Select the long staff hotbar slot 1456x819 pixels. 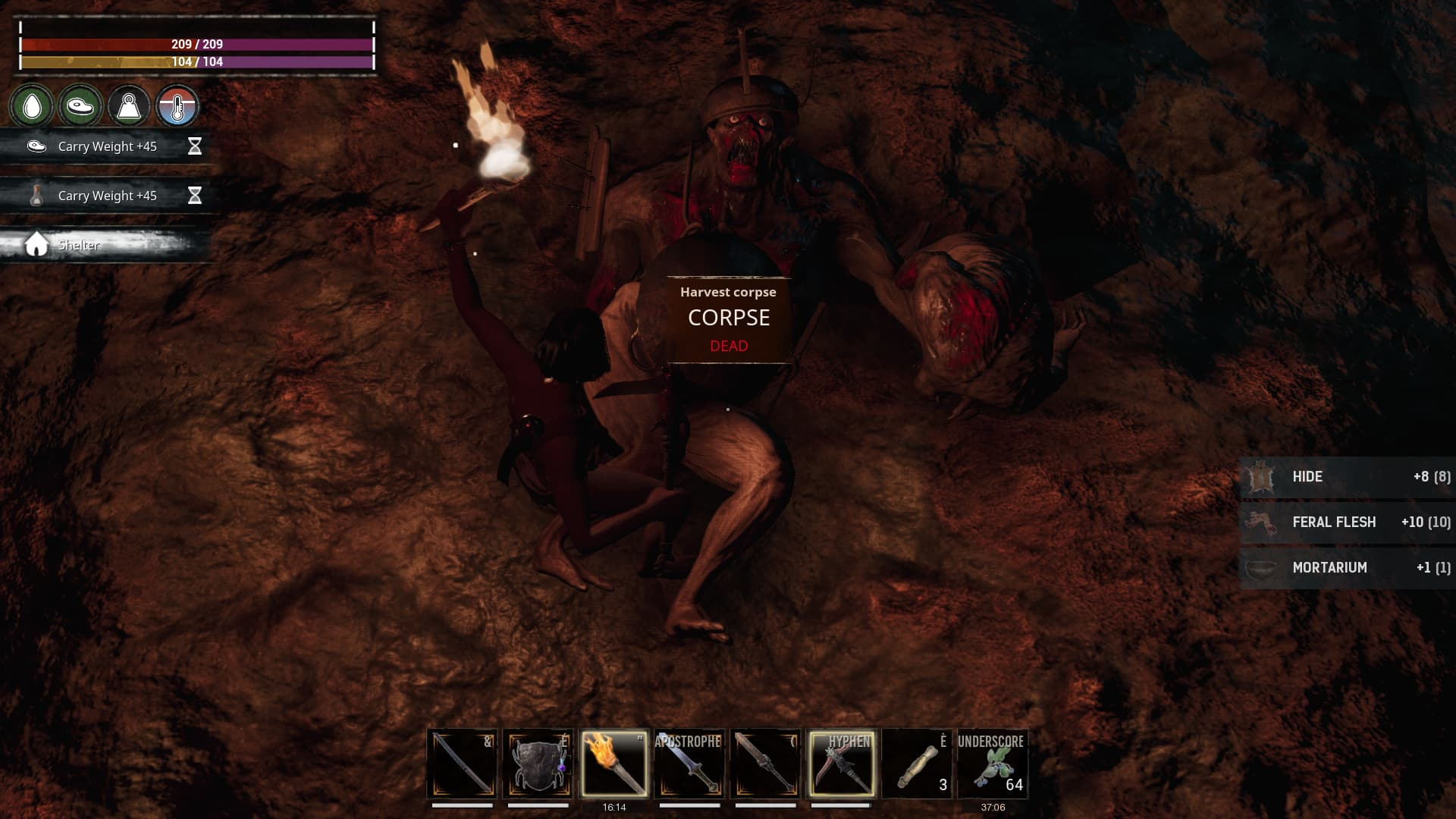(x=462, y=764)
